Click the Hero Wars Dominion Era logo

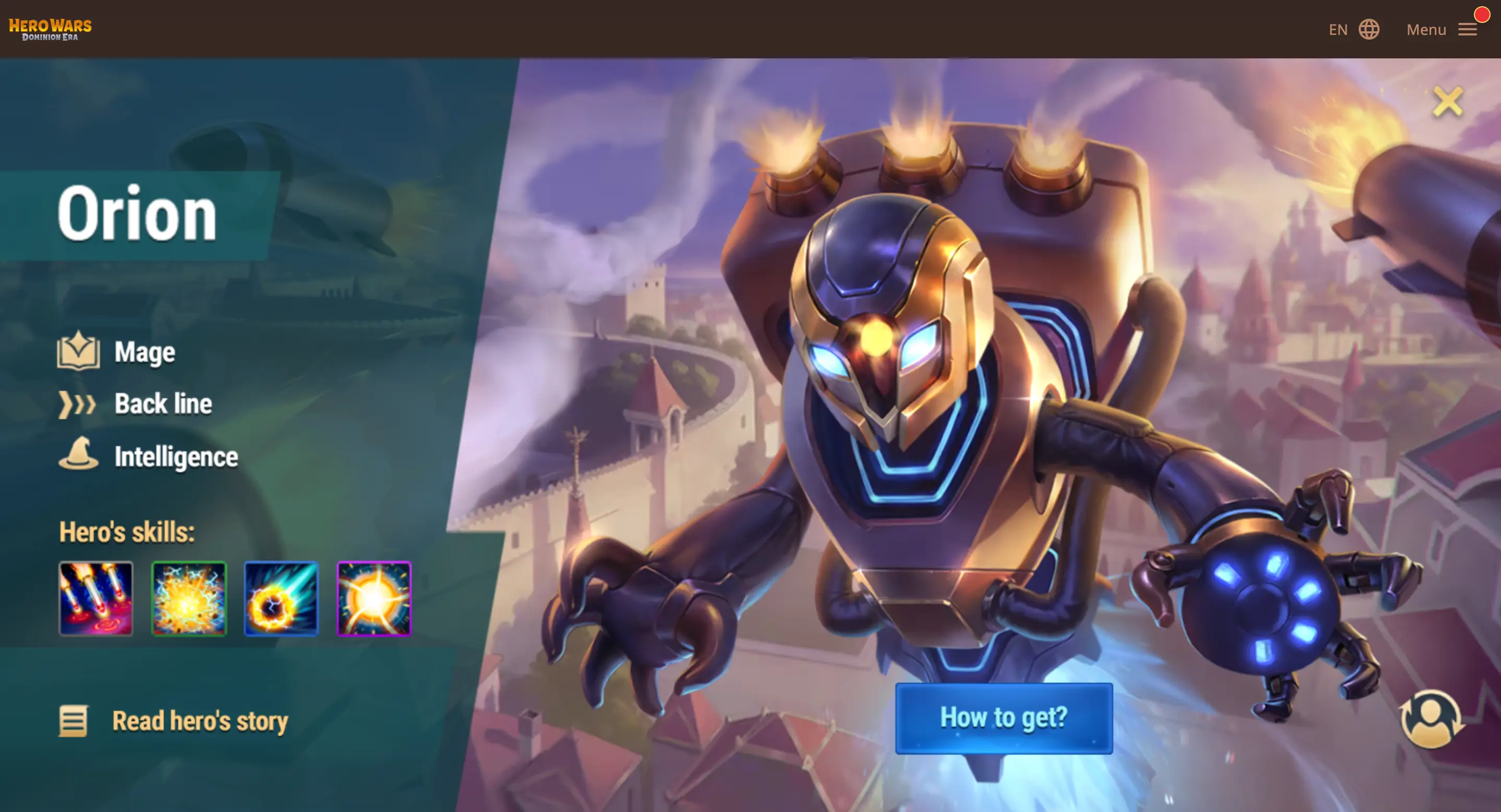(x=50, y=28)
